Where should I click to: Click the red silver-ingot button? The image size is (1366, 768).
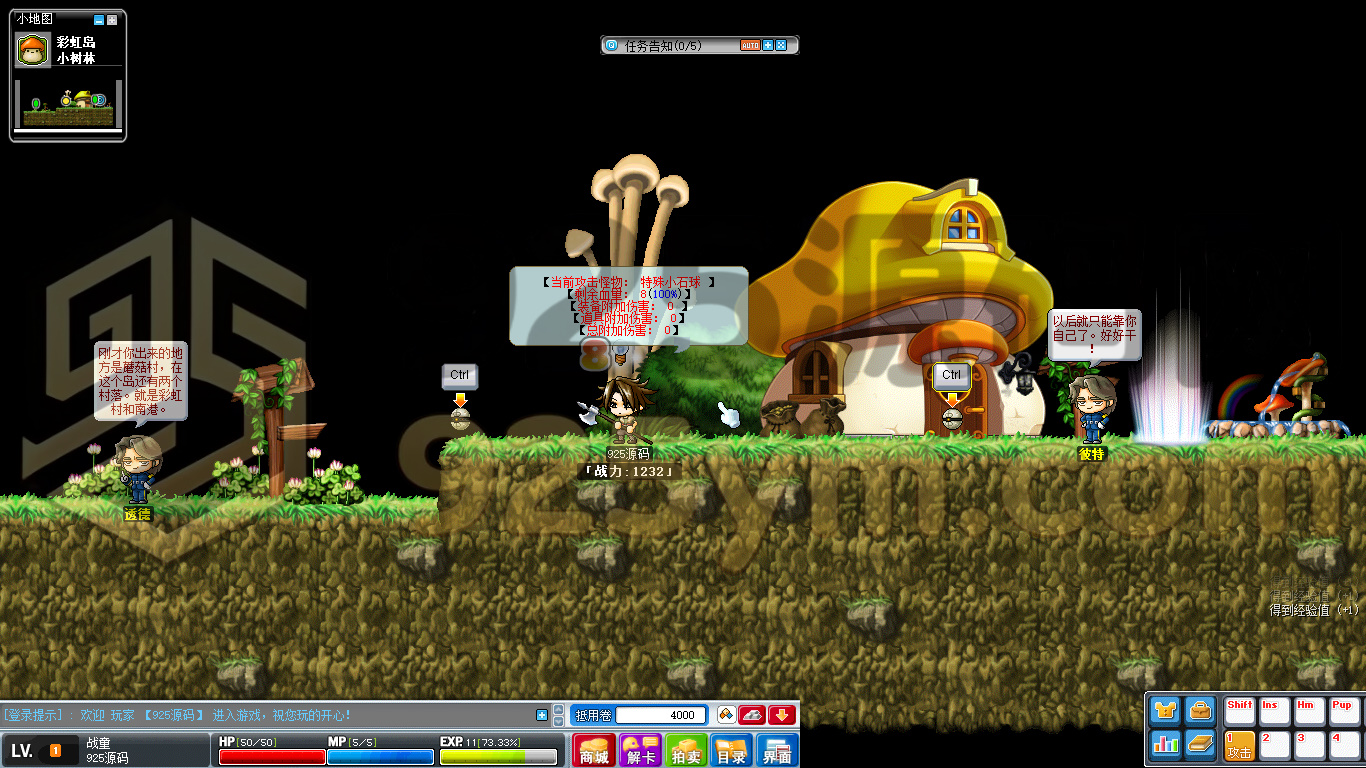point(752,715)
